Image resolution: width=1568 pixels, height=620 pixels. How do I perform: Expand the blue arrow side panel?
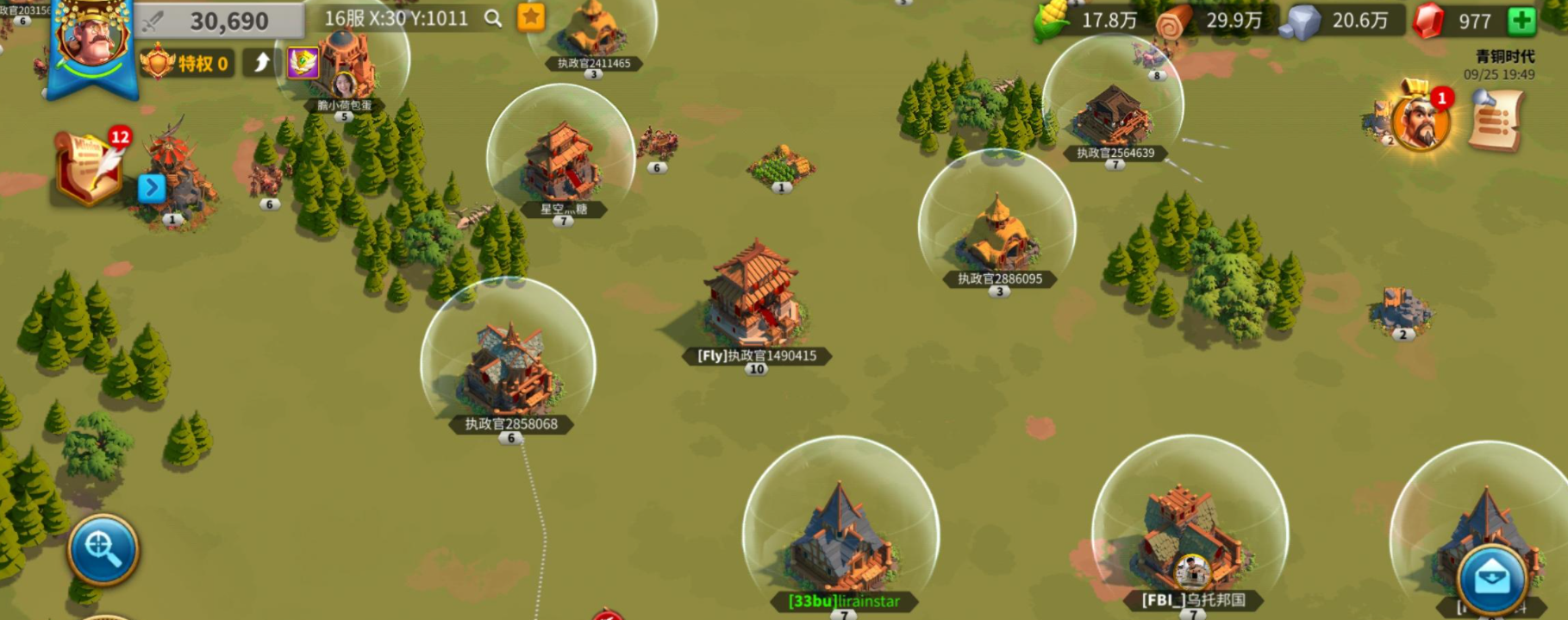click(x=152, y=187)
